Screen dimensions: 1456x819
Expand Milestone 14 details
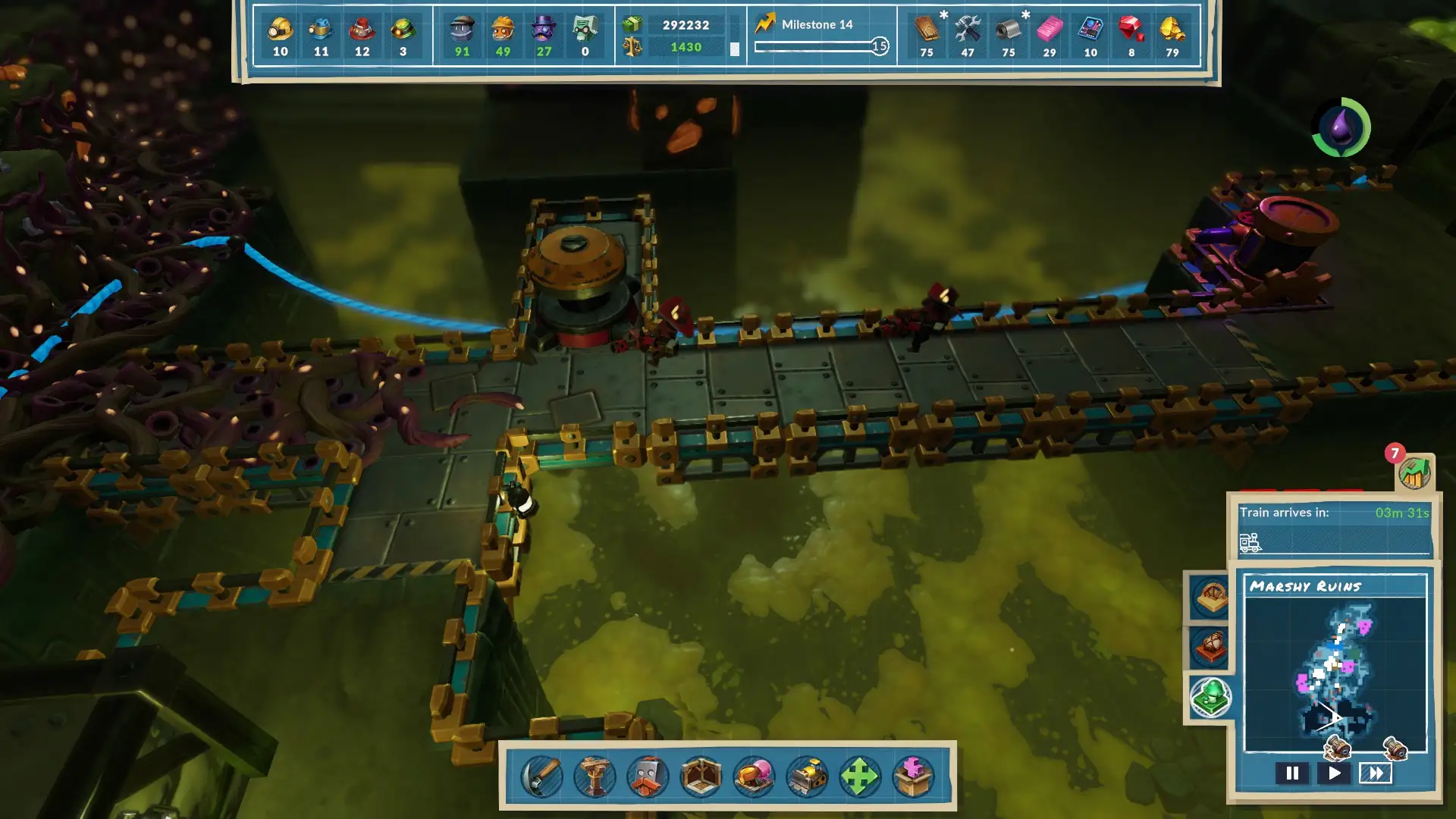click(x=818, y=24)
